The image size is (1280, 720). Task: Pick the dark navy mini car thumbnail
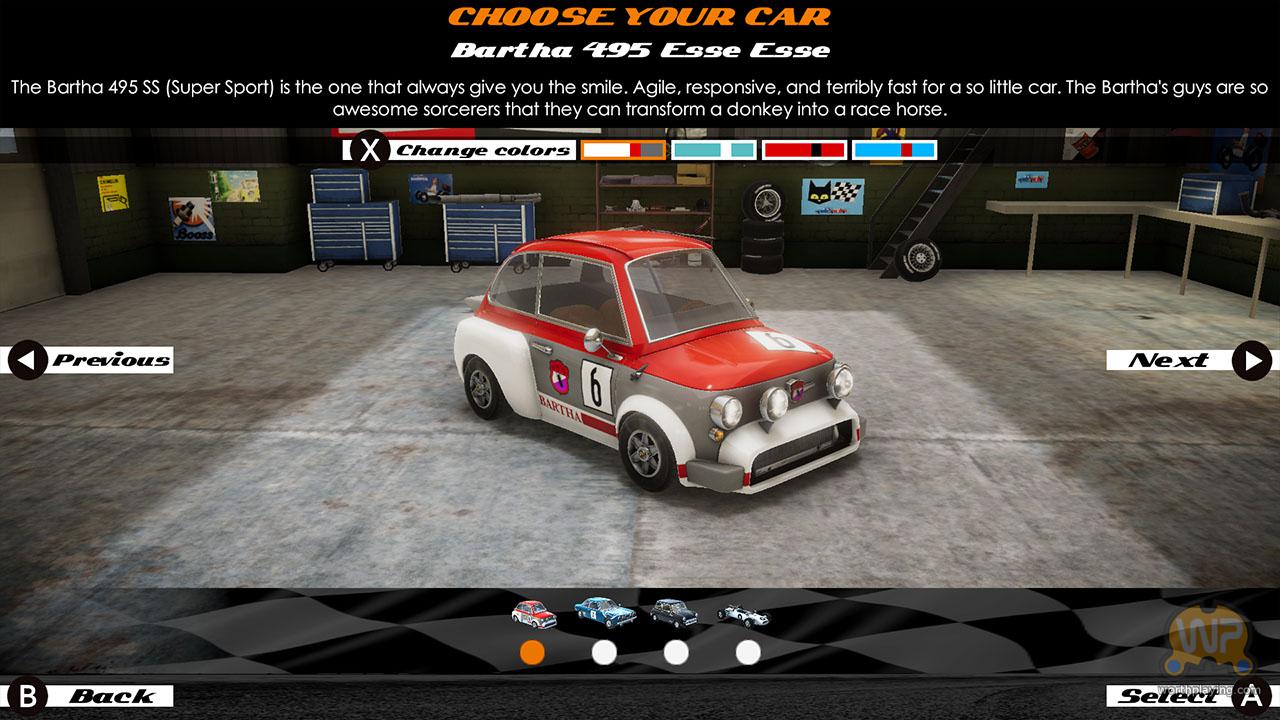tap(676, 611)
